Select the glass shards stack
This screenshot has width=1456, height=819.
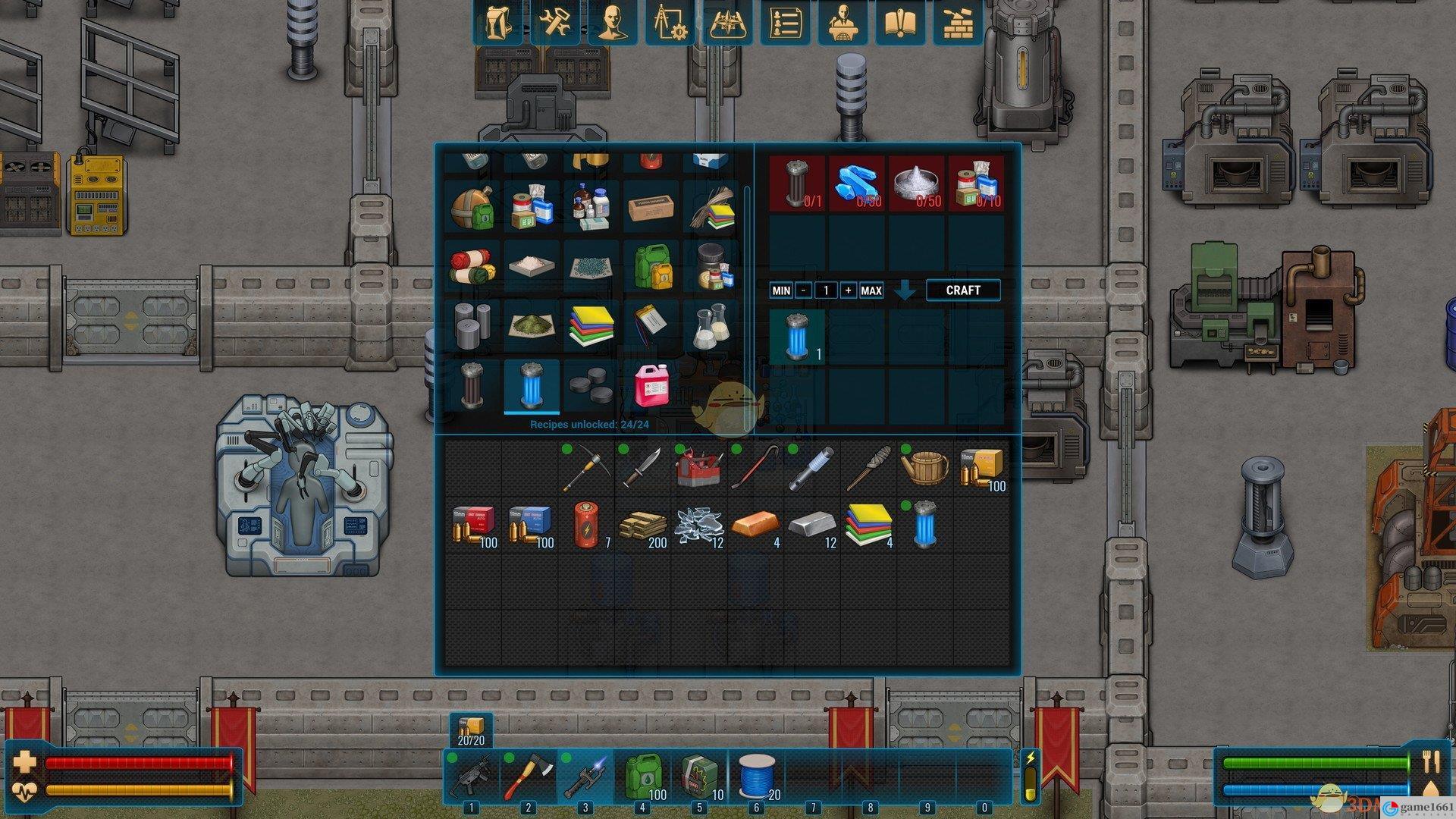coord(699,526)
